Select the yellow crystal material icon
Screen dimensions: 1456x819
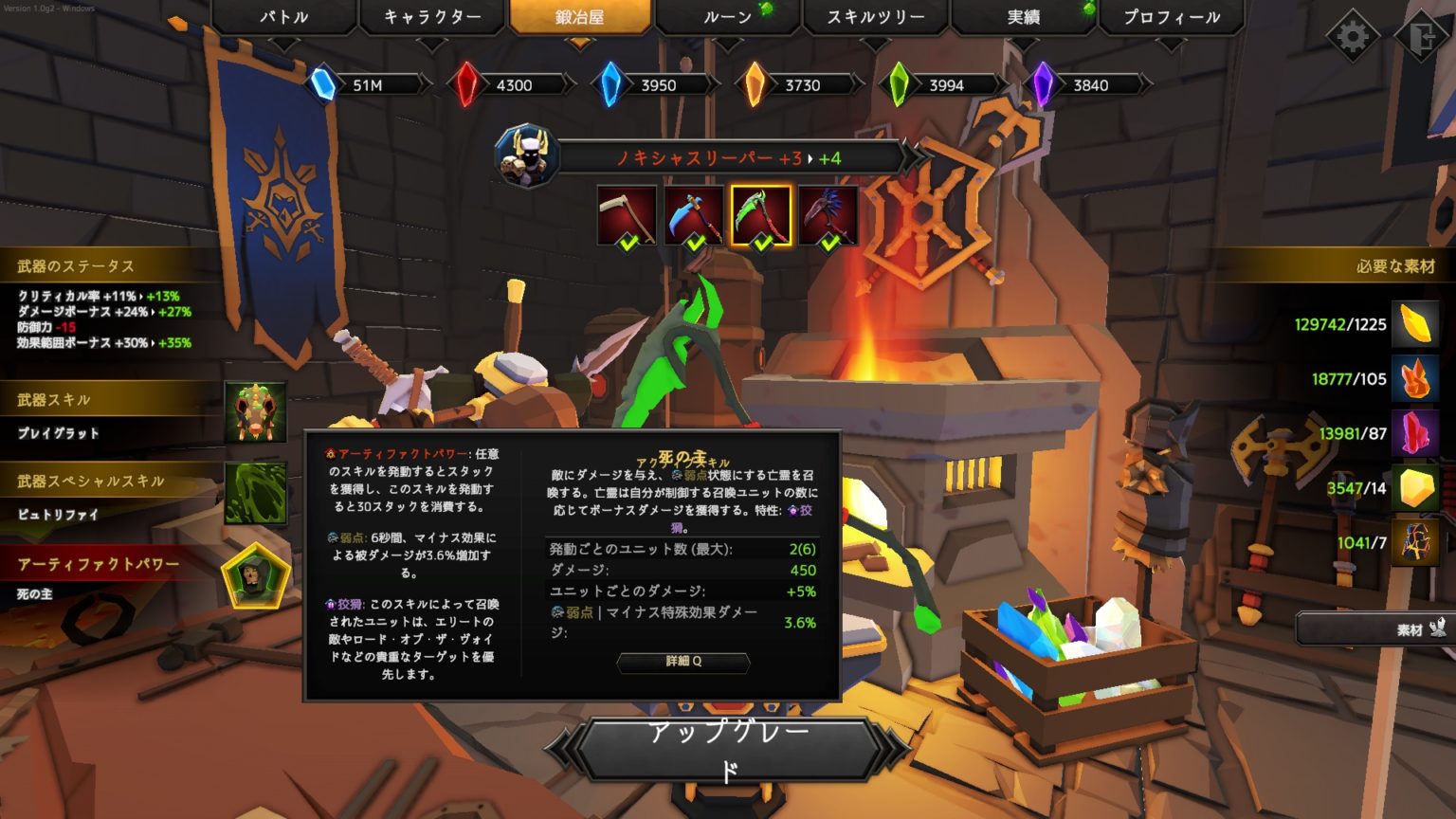click(1413, 326)
